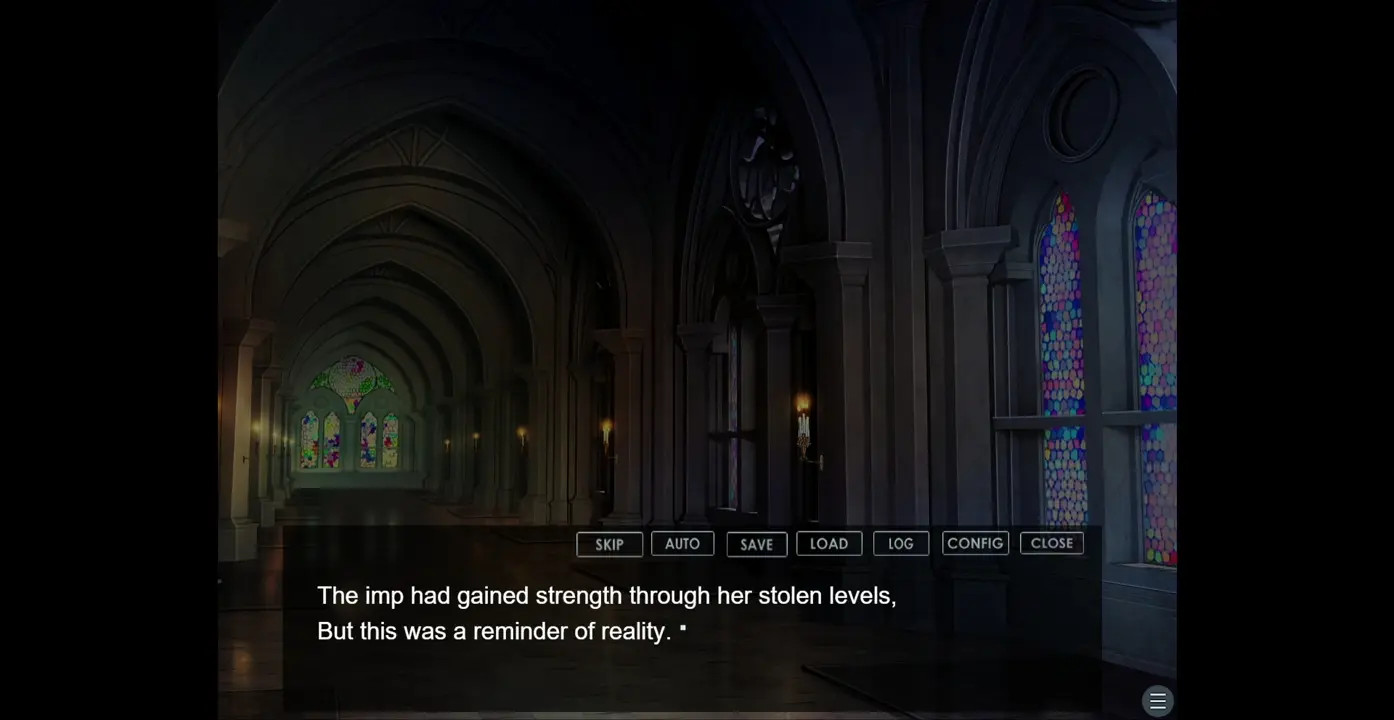Image resolution: width=1394 pixels, height=720 pixels.
Task: Hide the text box with CLOSE
Action: click(1051, 542)
